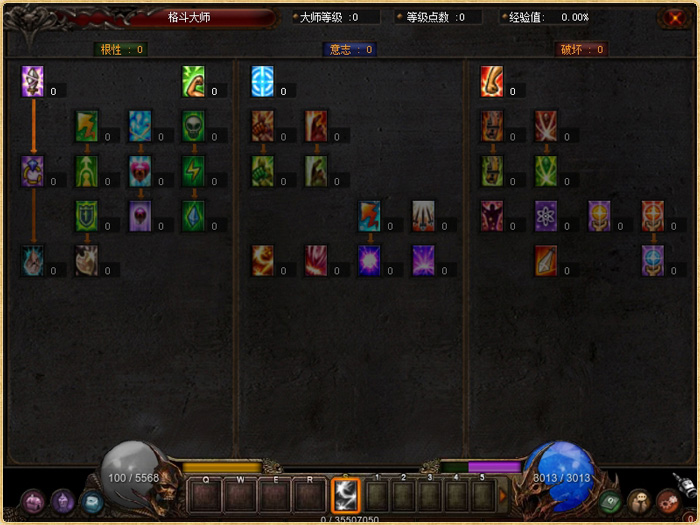Click the green flexing arm skill

[x=193, y=81]
